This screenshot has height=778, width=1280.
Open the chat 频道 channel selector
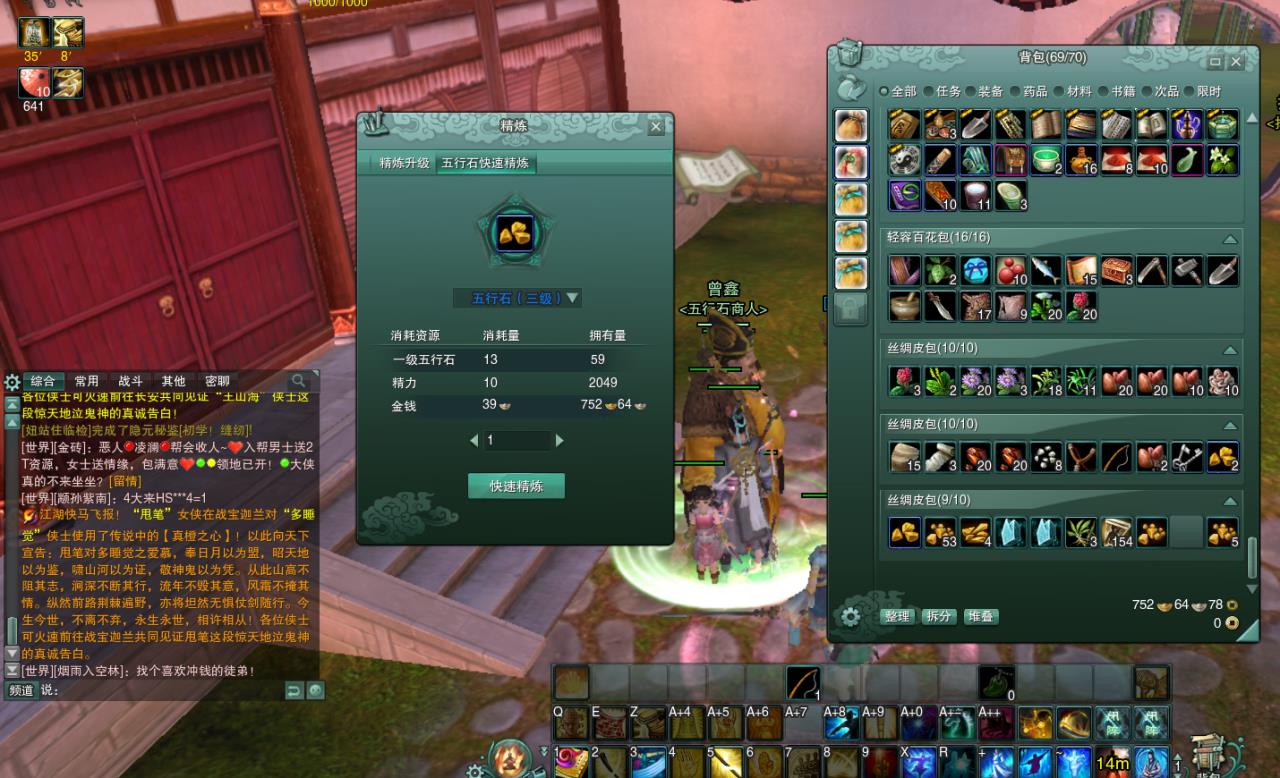pos(21,690)
